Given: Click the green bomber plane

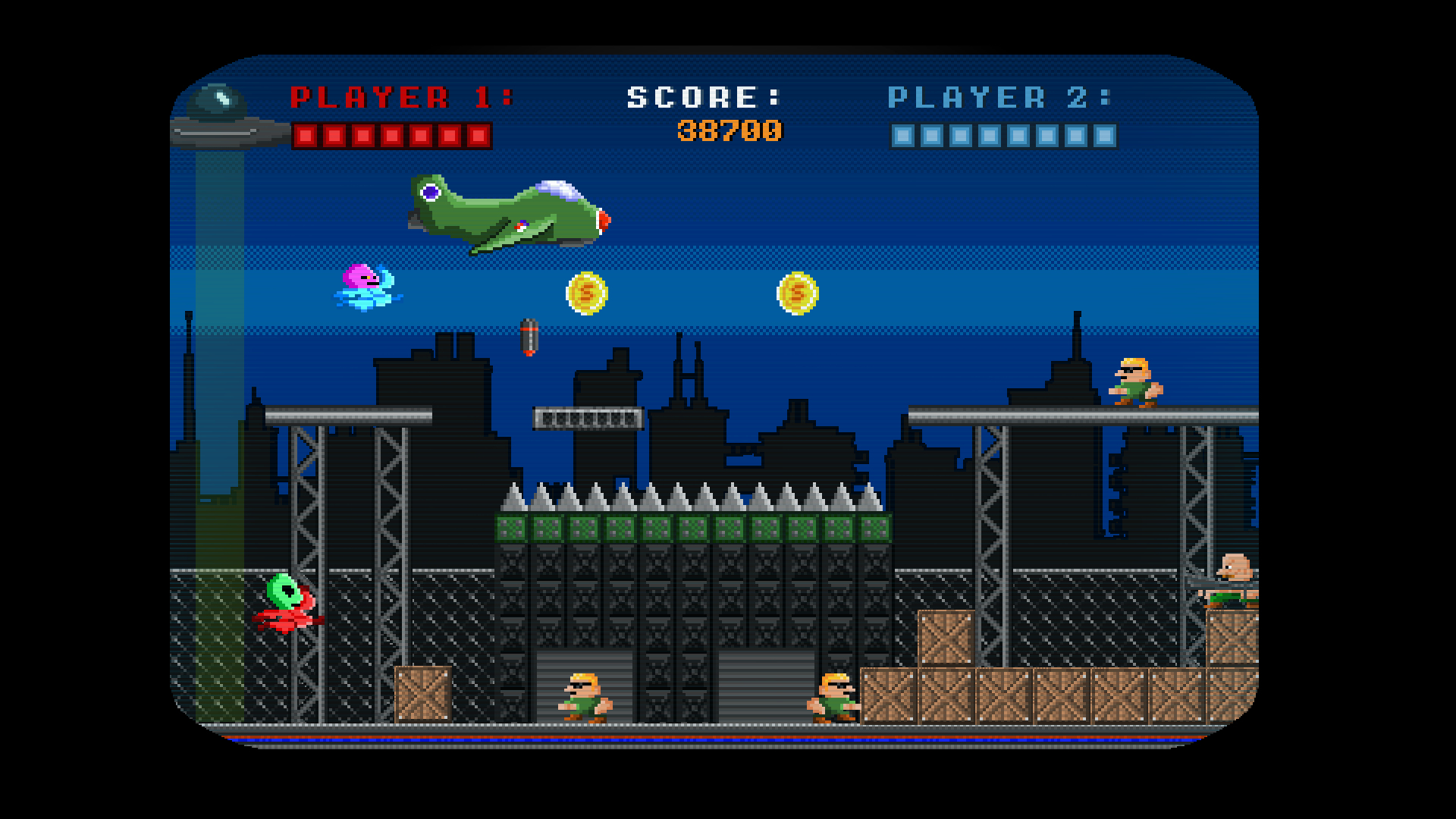Looking at the screenshot, I should coord(508,212).
